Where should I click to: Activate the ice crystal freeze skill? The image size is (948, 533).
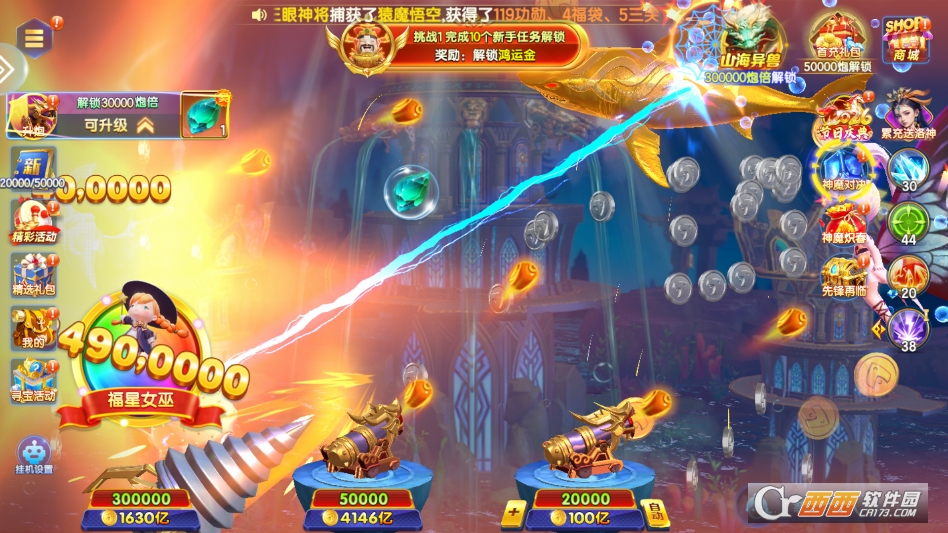(x=909, y=168)
